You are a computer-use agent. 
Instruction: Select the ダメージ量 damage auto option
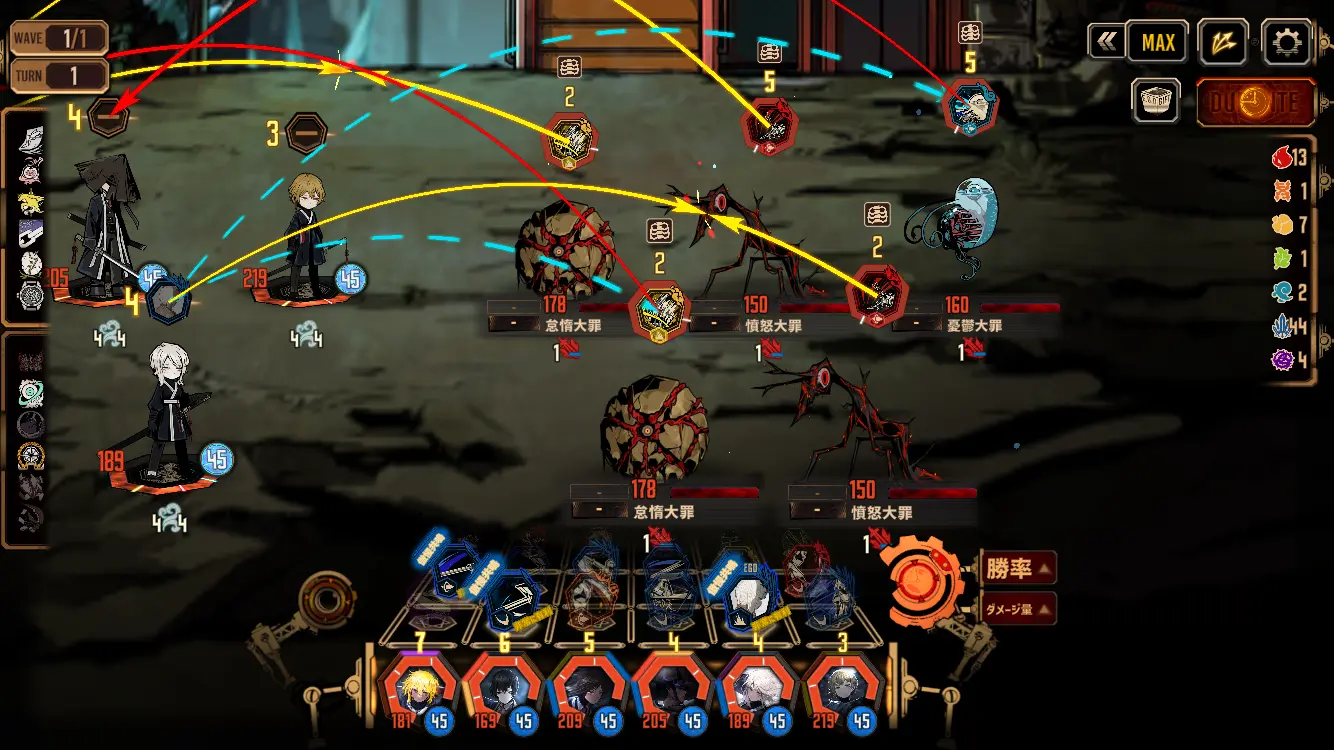(x=1018, y=607)
